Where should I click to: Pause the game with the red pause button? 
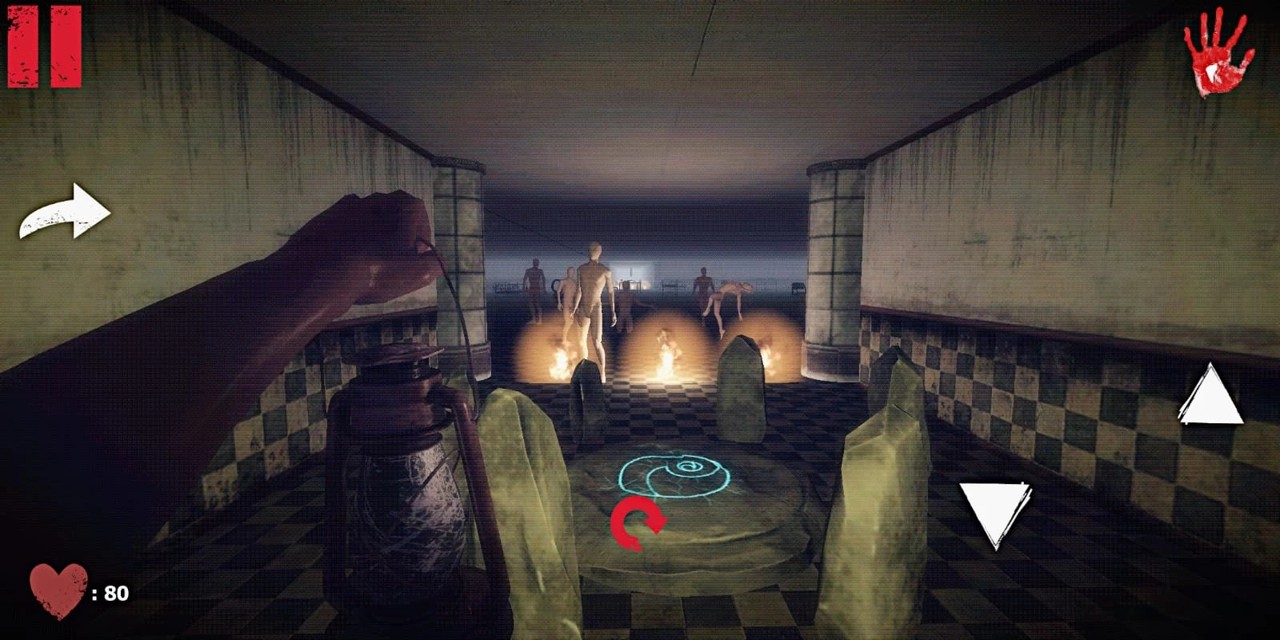tap(44, 46)
